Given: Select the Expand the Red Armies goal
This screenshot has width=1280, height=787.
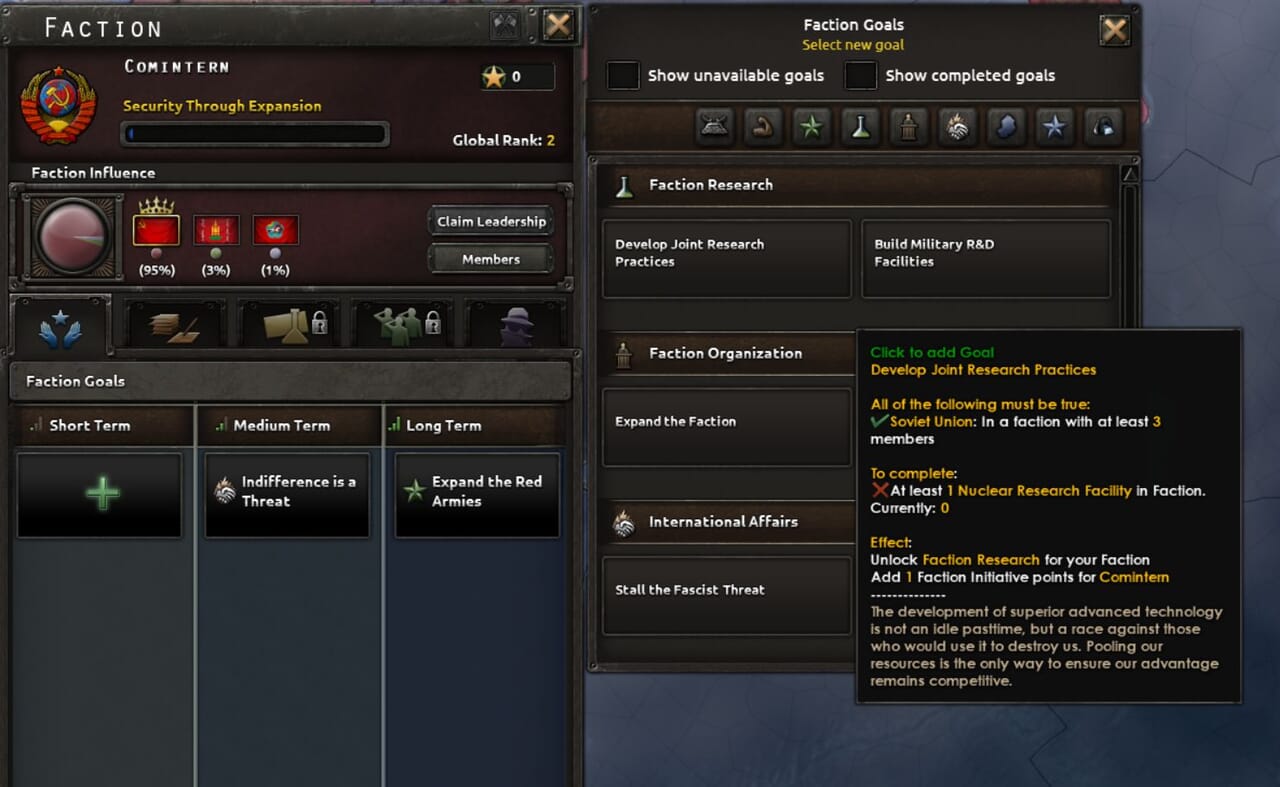Looking at the screenshot, I should (x=476, y=495).
